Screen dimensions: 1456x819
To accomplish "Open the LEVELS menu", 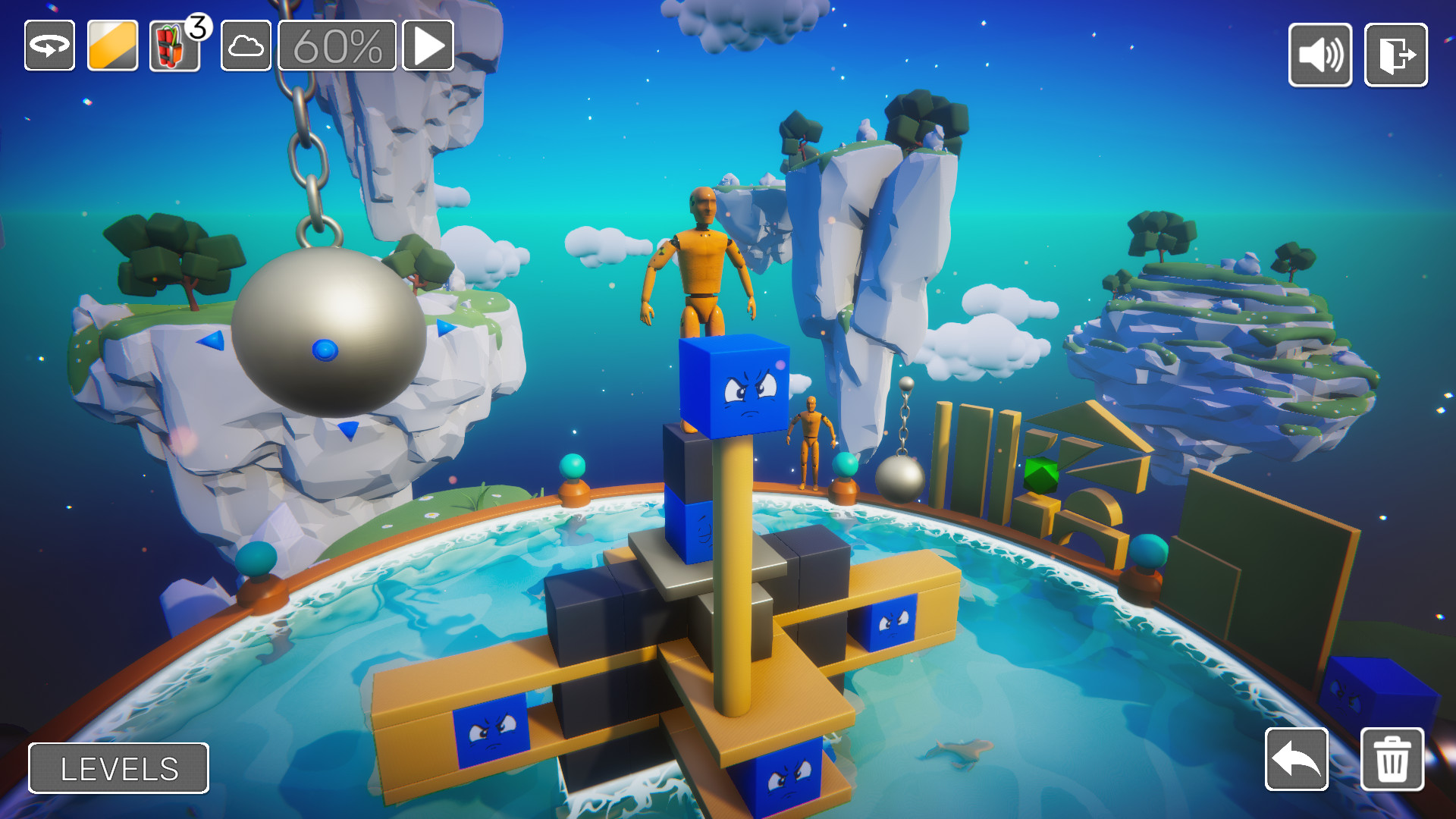I will click(118, 768).
